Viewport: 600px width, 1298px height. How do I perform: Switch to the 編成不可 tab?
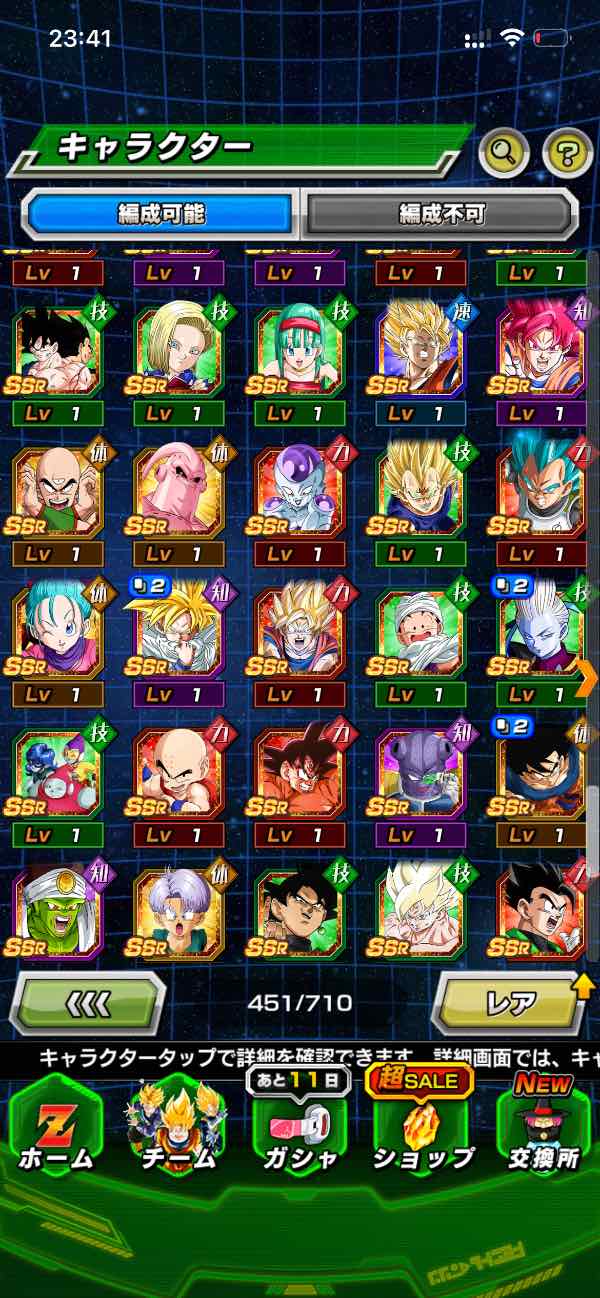441,213
